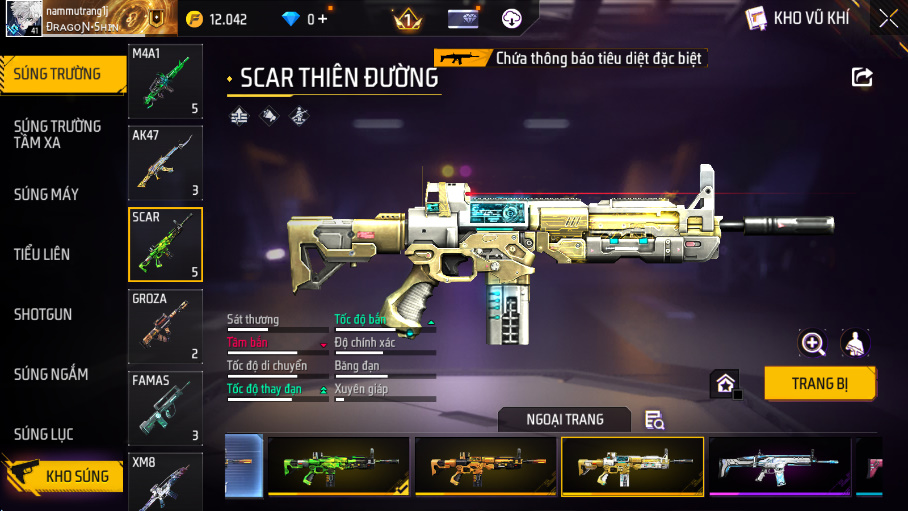This screenshot has height=511, width=908.
Task: Choose the AK47 weapon tile
Action: click(166, 163)
